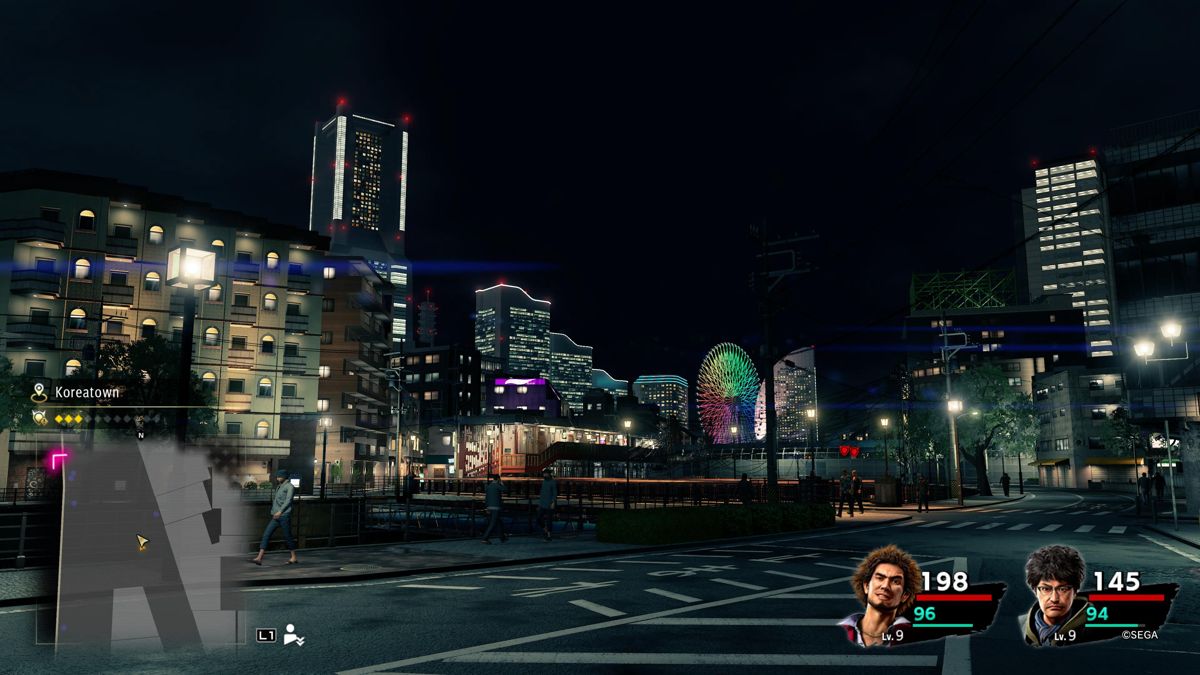Screen dimensions: 1200x675
Task: Select the pink corner marker on the minimap
Action: (x=60, y=459)
